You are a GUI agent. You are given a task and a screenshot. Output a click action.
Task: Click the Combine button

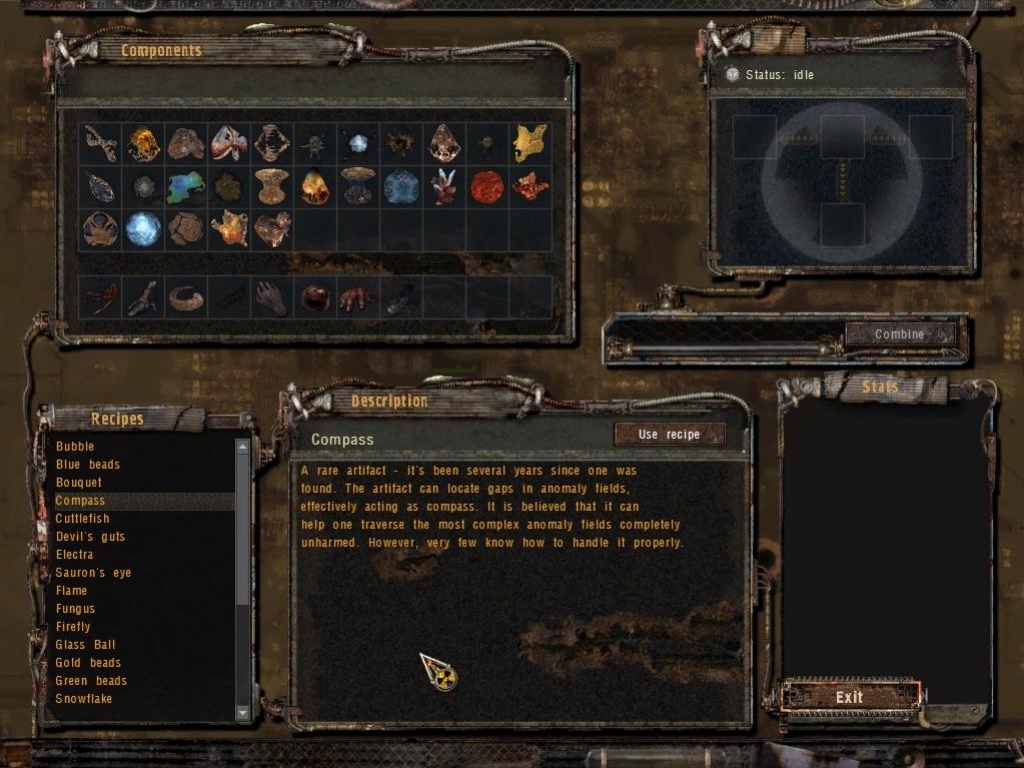(899, 334)
